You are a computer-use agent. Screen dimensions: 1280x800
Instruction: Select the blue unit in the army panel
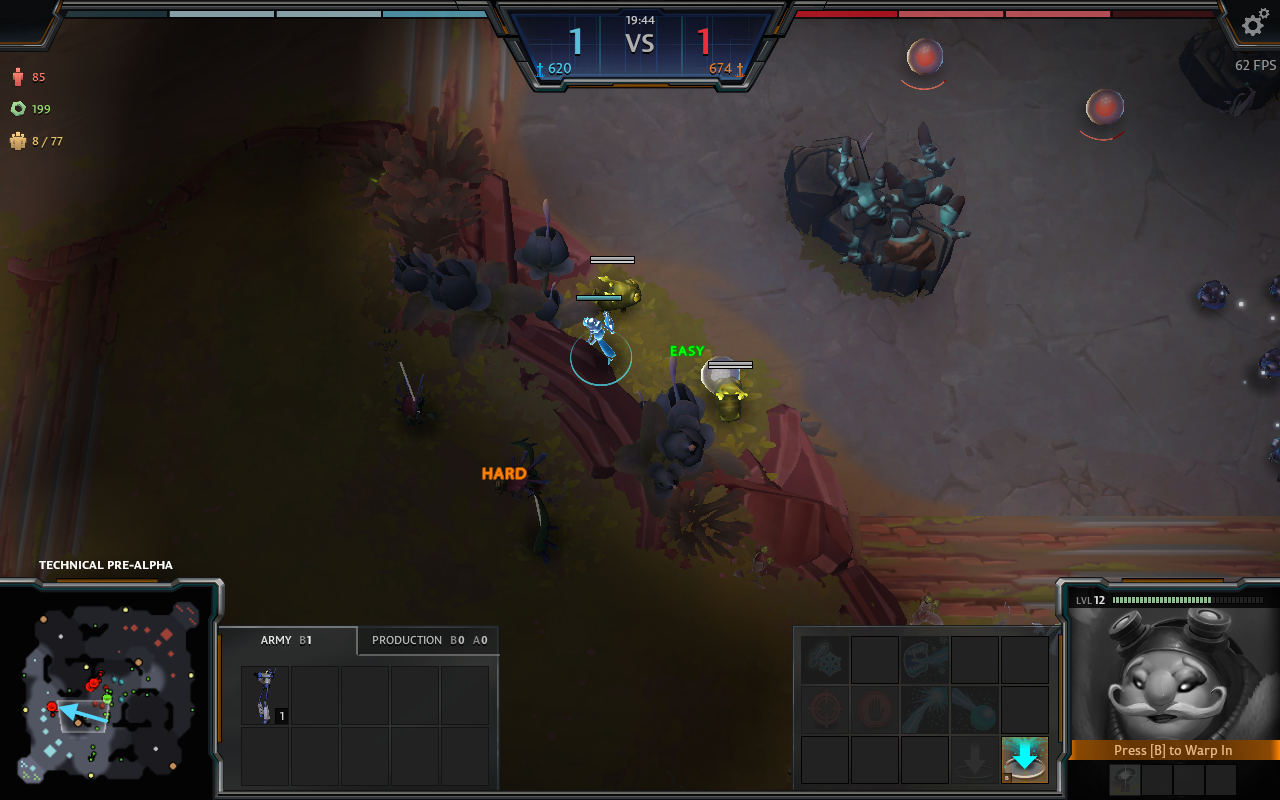[x=266, y=696]
